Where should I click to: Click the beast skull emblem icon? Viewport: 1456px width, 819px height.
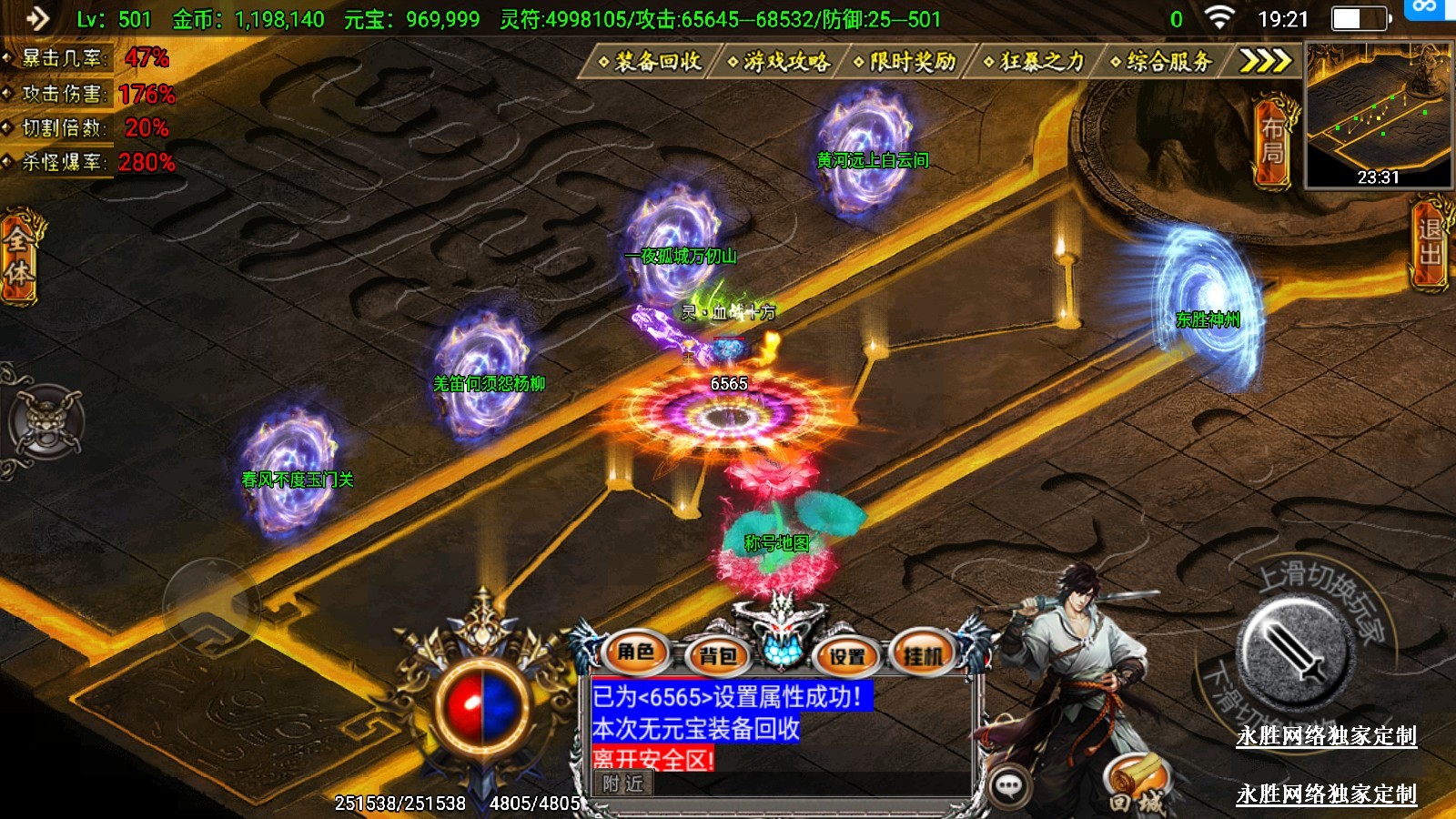pyautogui.click(x=45, y=422)
